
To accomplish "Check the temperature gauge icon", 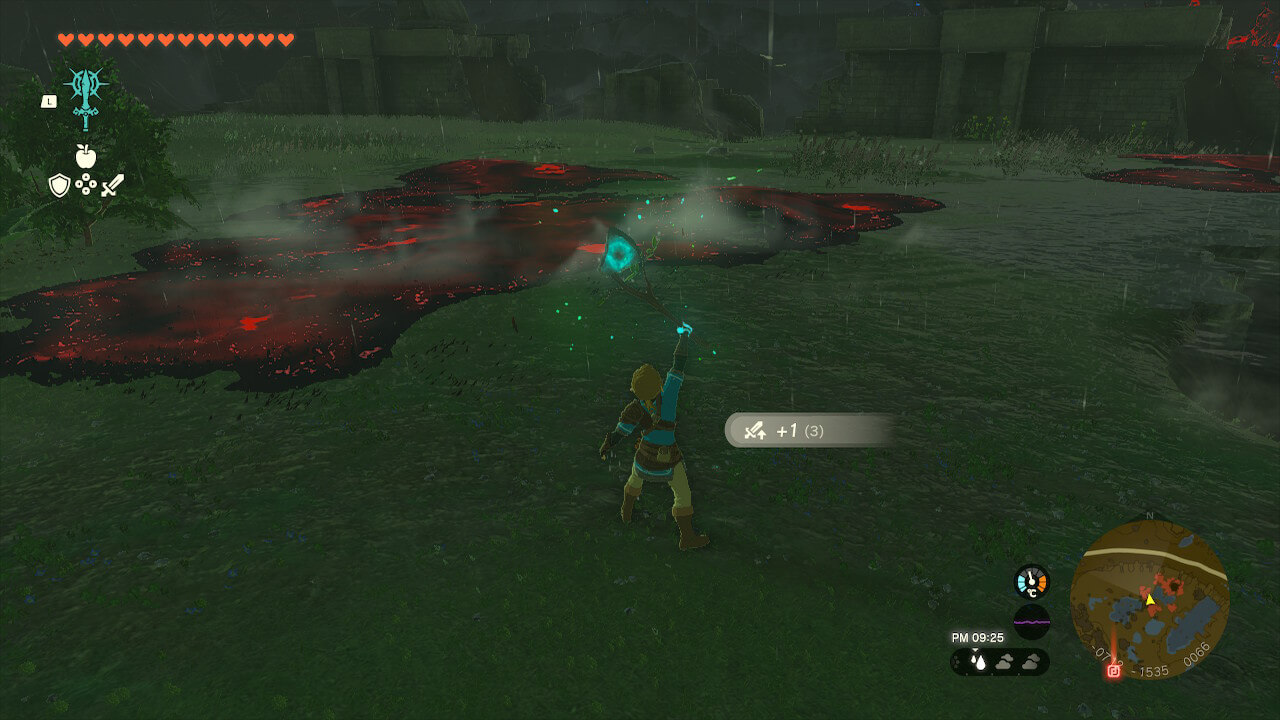I will pos(1031,582).
